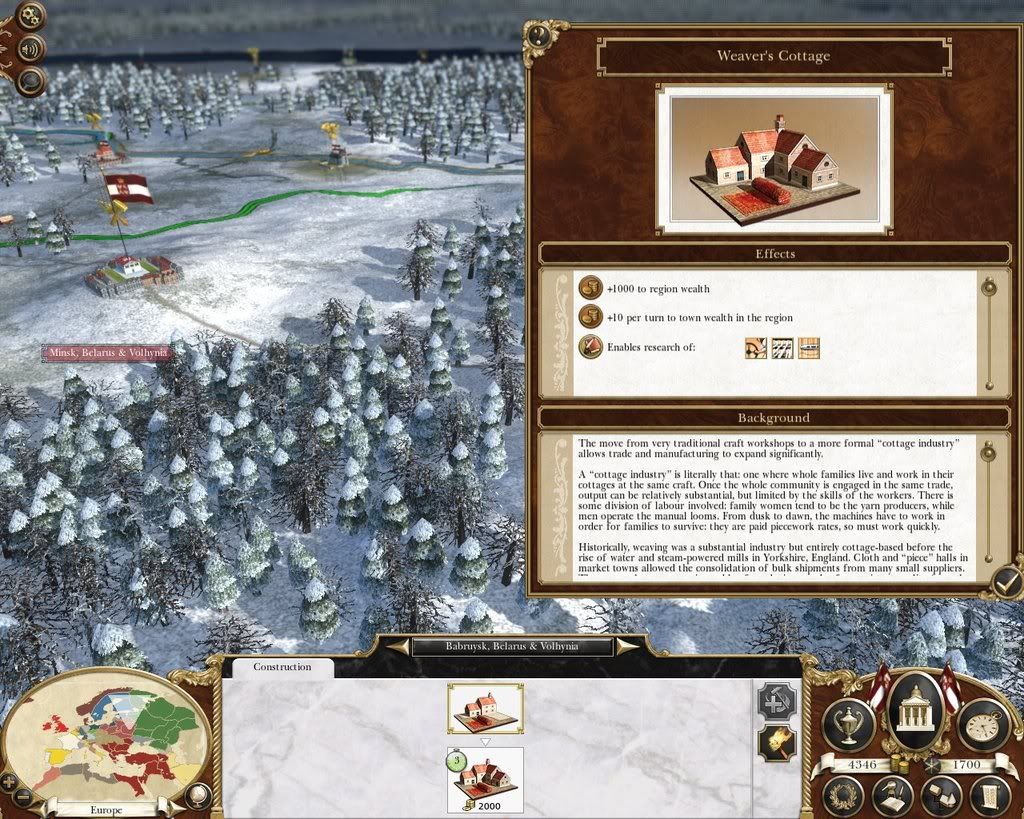End turn with the pocket watch

coord(983,723)
